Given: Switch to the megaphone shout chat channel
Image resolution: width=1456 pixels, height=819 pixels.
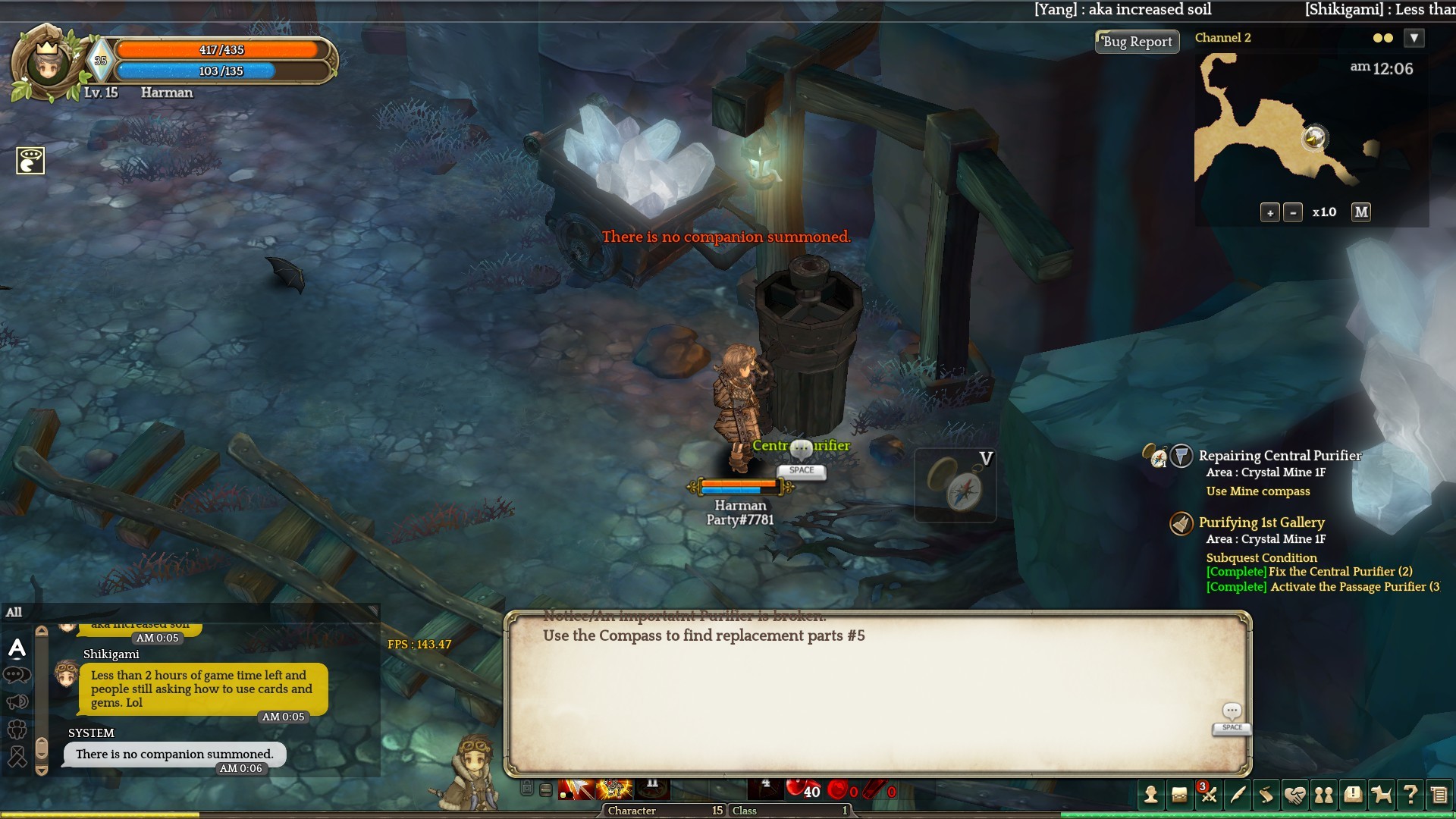Looking at the screenshot, I should click(x=17, y=702).
